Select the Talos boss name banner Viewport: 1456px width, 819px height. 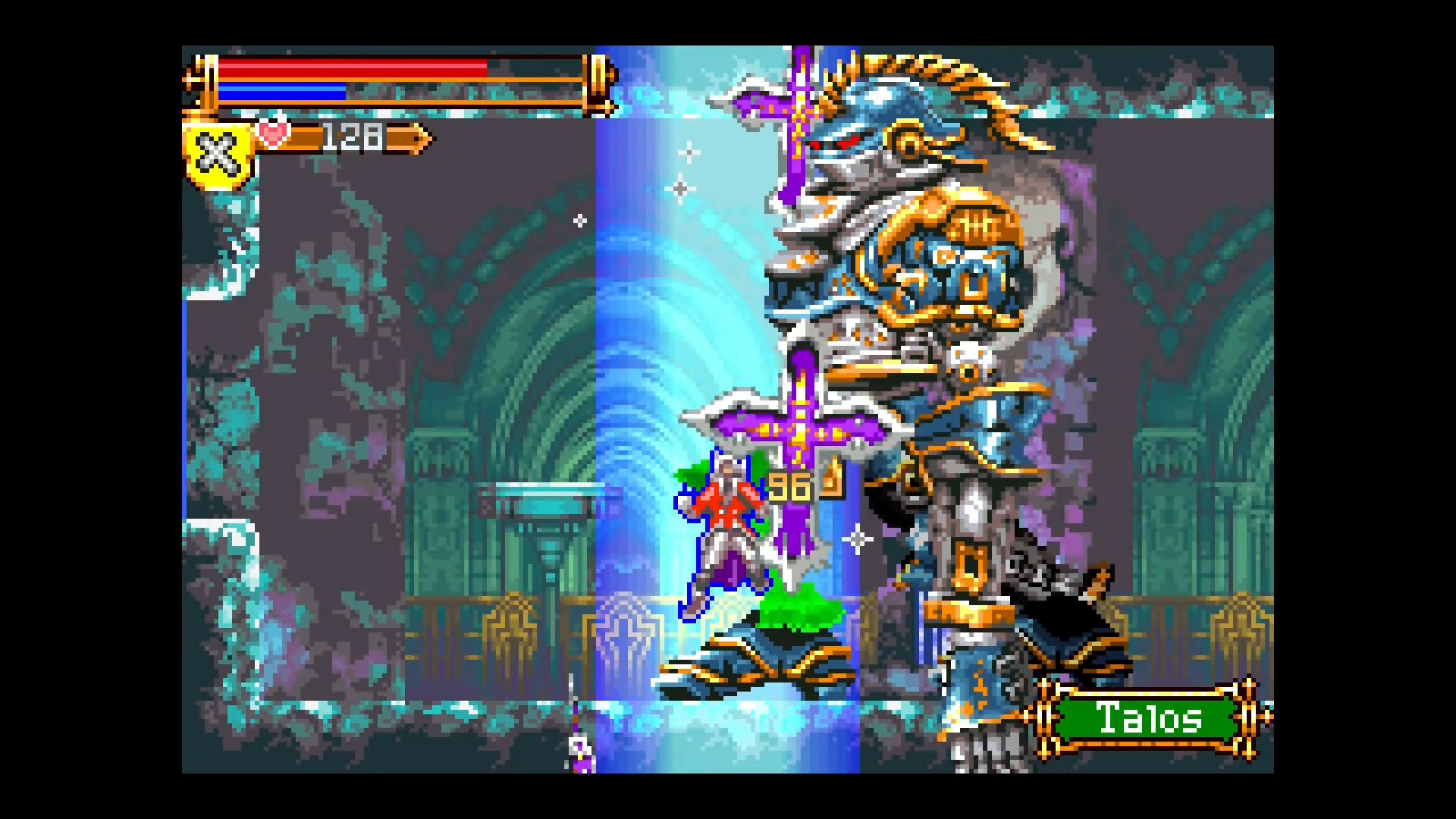point(1147,717)
